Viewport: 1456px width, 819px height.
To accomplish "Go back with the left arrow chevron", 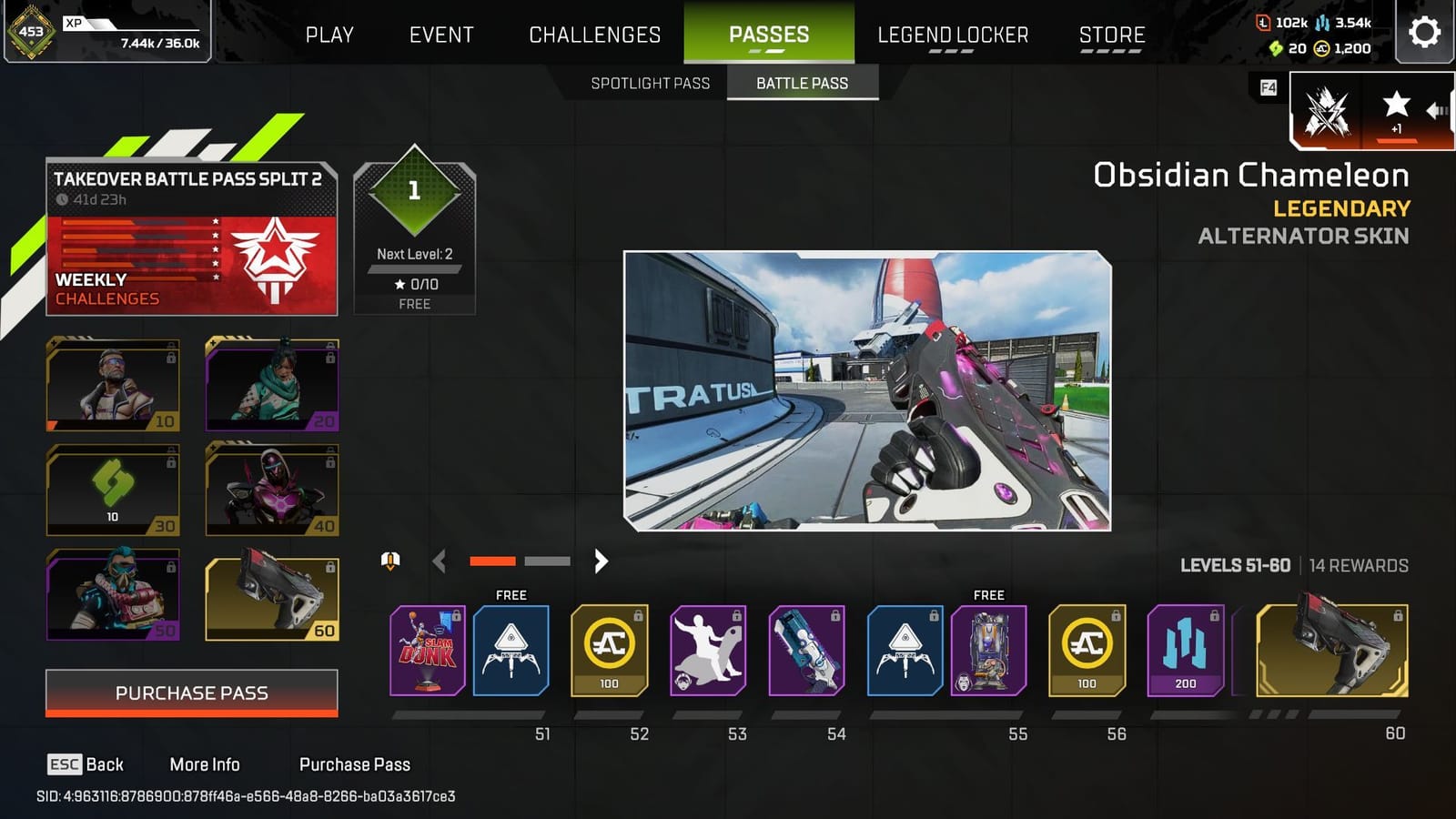I will [x=440, y=561].
